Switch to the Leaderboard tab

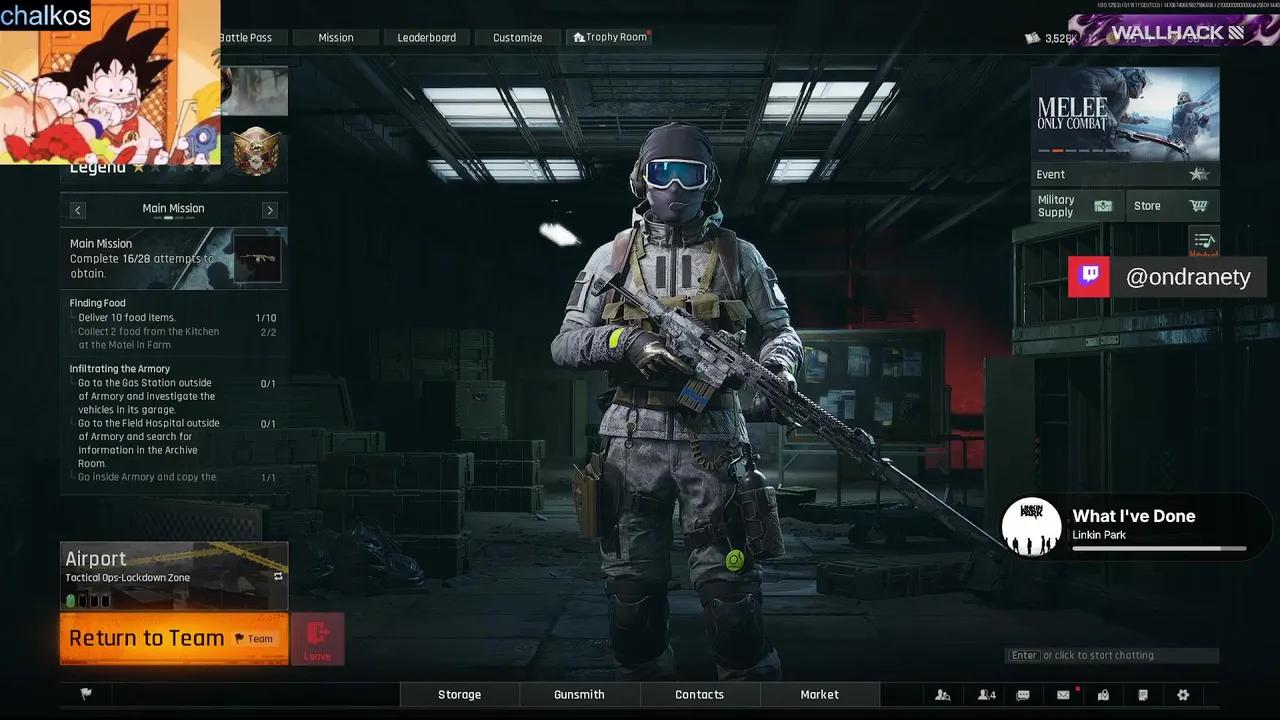[427, 37]
